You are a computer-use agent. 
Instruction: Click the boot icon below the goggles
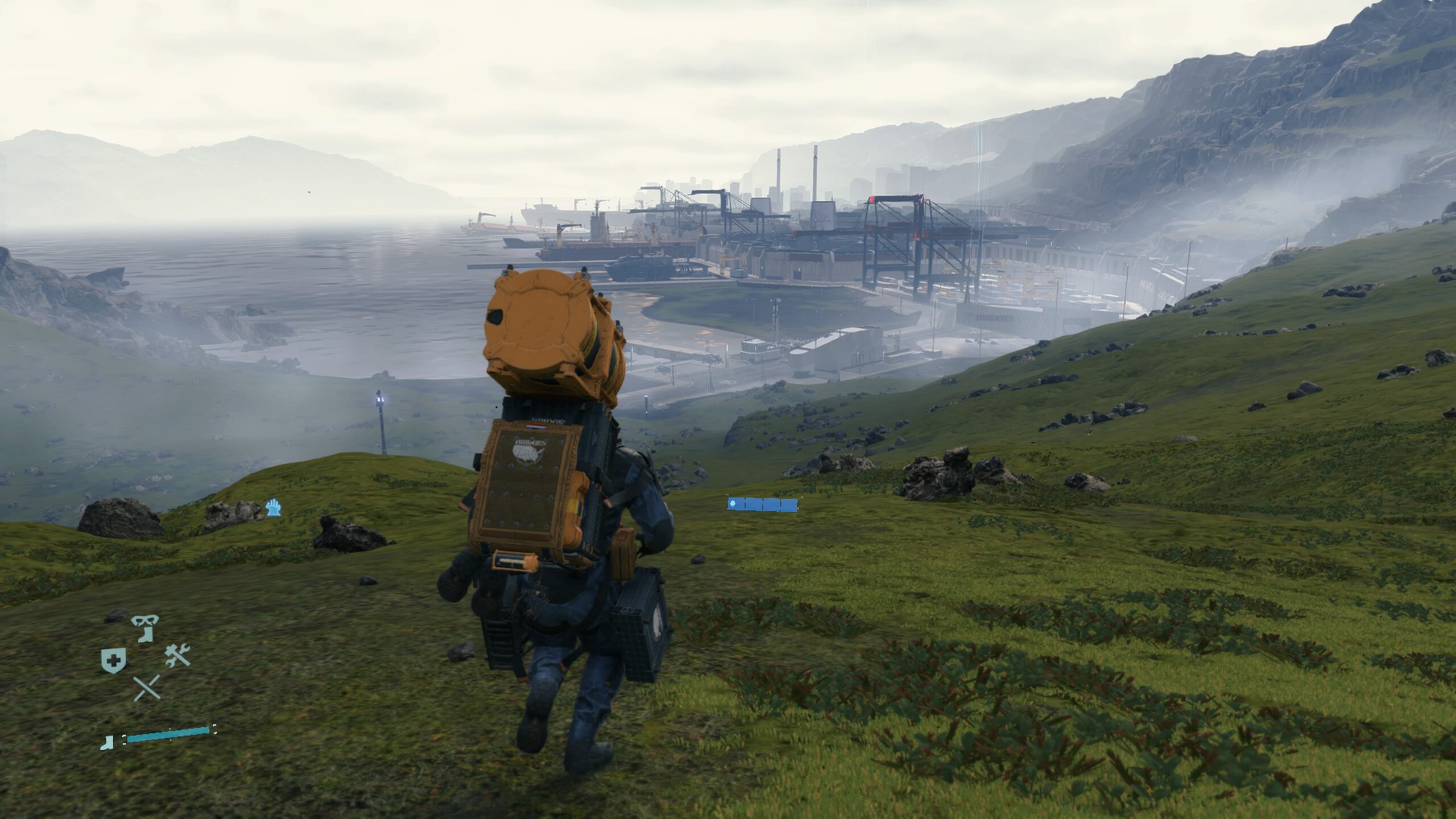click(x=146, y=635)
